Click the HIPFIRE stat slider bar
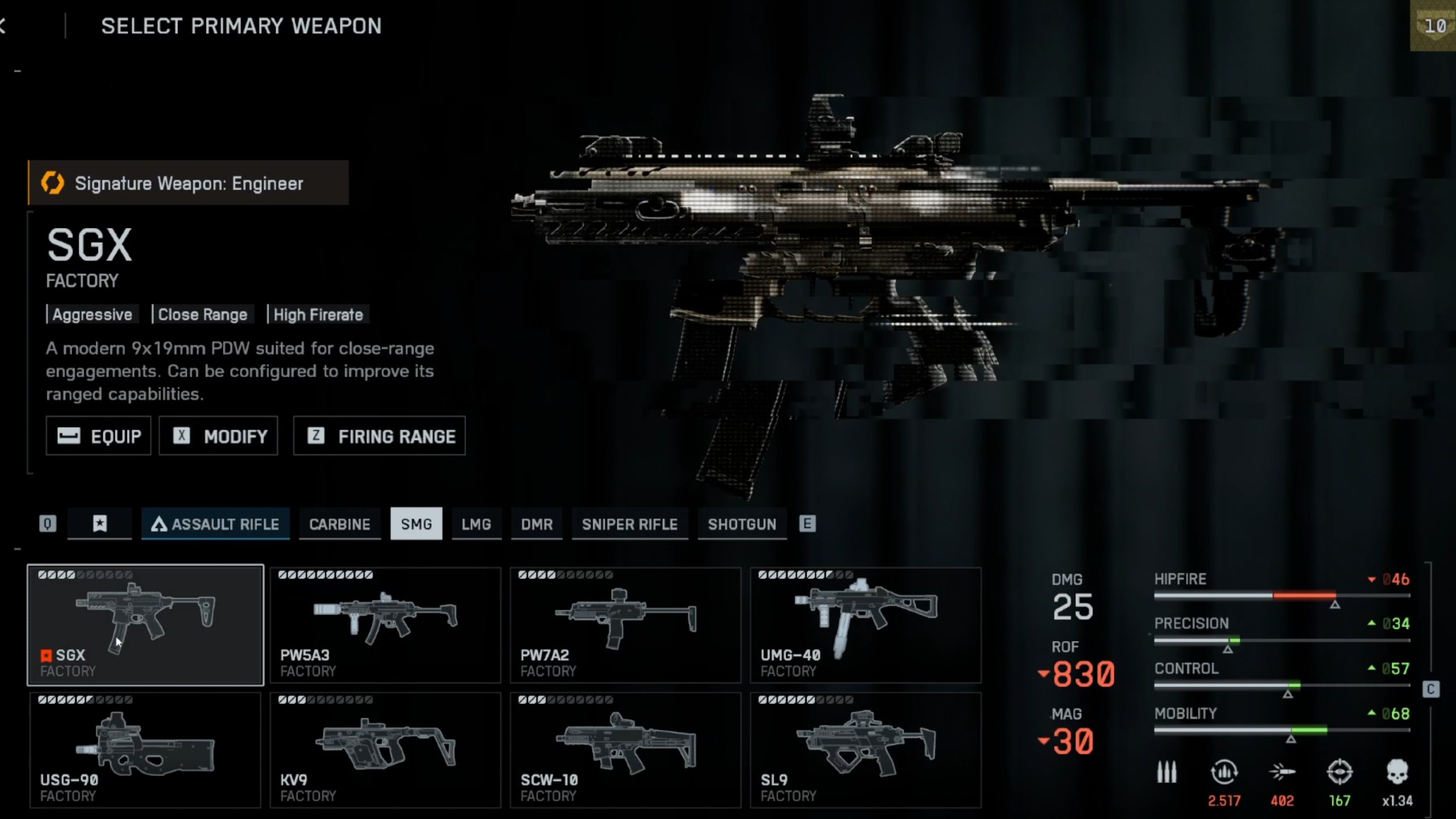Viewport: 1456px width, 819px height. [x=1281, y=596]
